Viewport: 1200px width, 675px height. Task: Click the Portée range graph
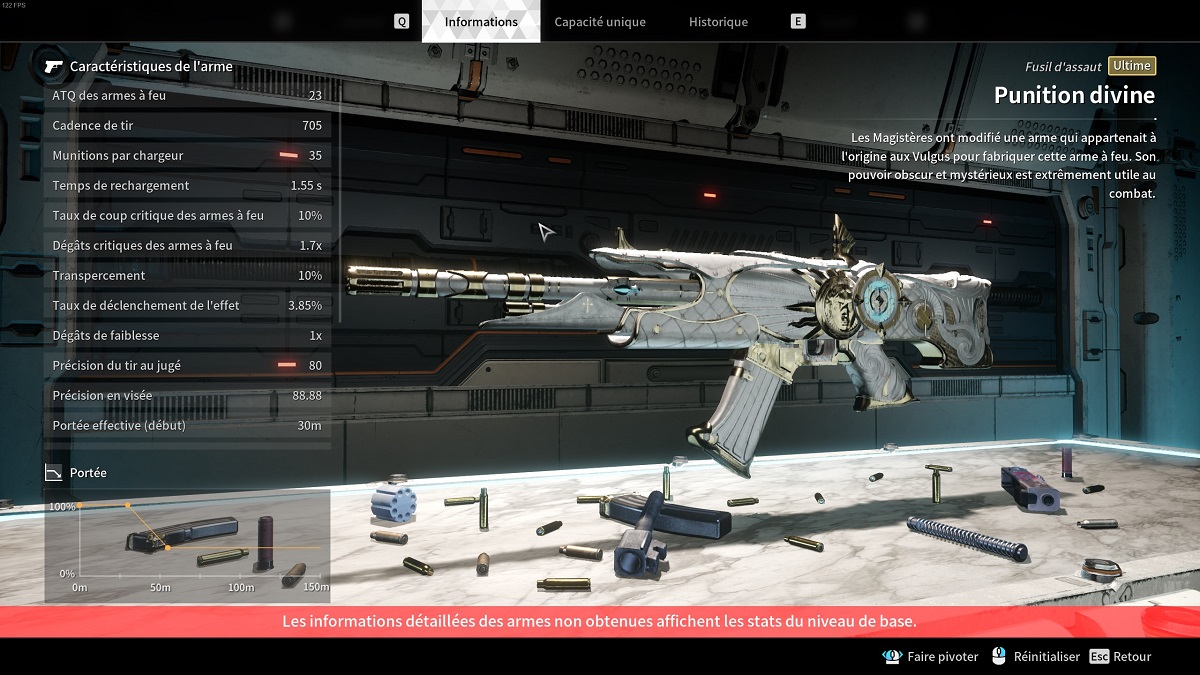(188, 545)
